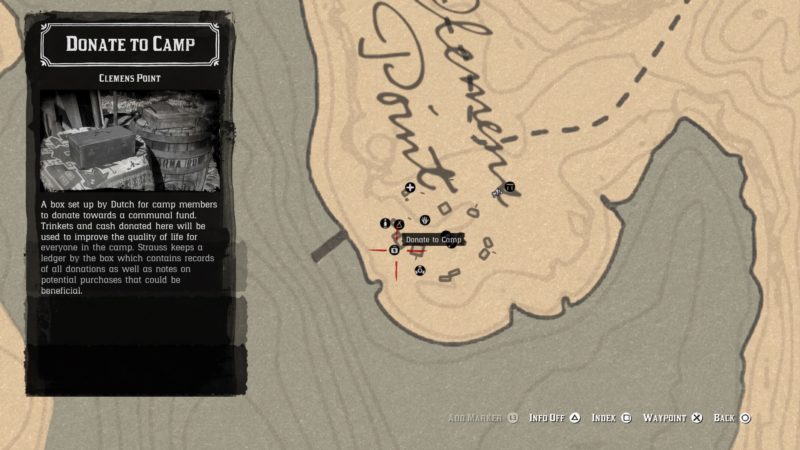Select the white cross medical marker
This screenshot has height=450, width=800.
(409, 188)
